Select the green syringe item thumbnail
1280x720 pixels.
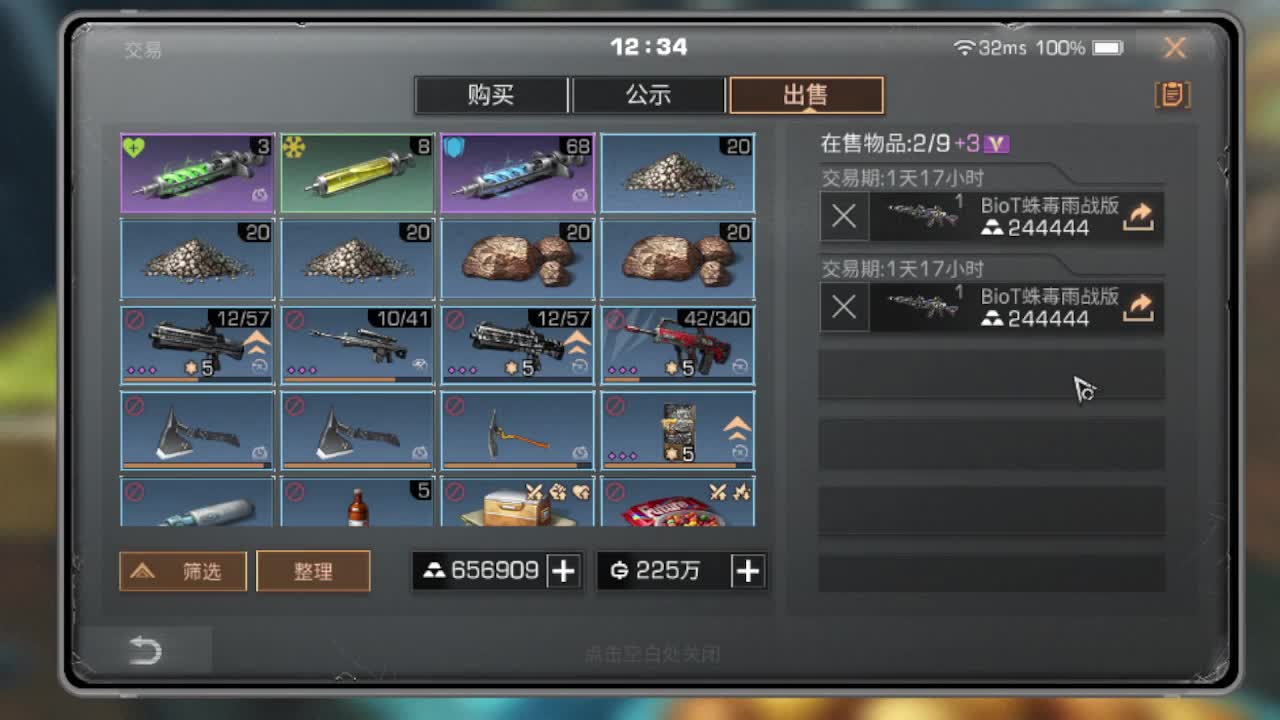196,172
